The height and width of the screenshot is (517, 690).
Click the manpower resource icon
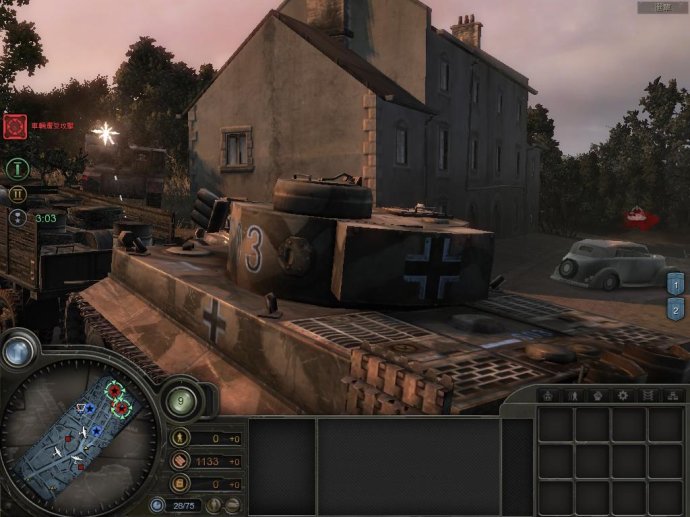coord(181,438)
